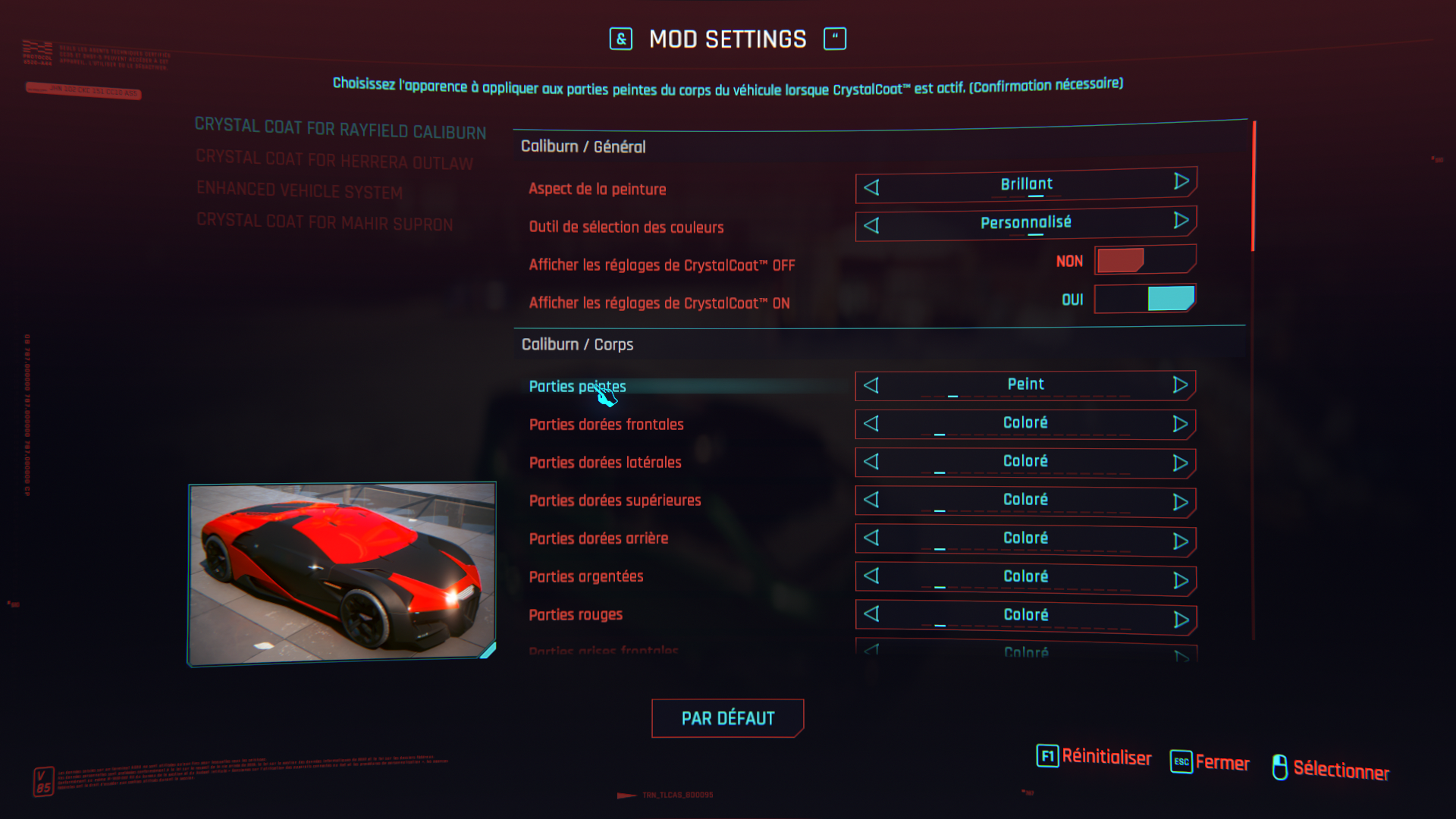Image resolution: width=1456 pixels, height=819 pixels.
Task: Click right arrow for Parties dorées arrière
Action: coord(1180,541)
